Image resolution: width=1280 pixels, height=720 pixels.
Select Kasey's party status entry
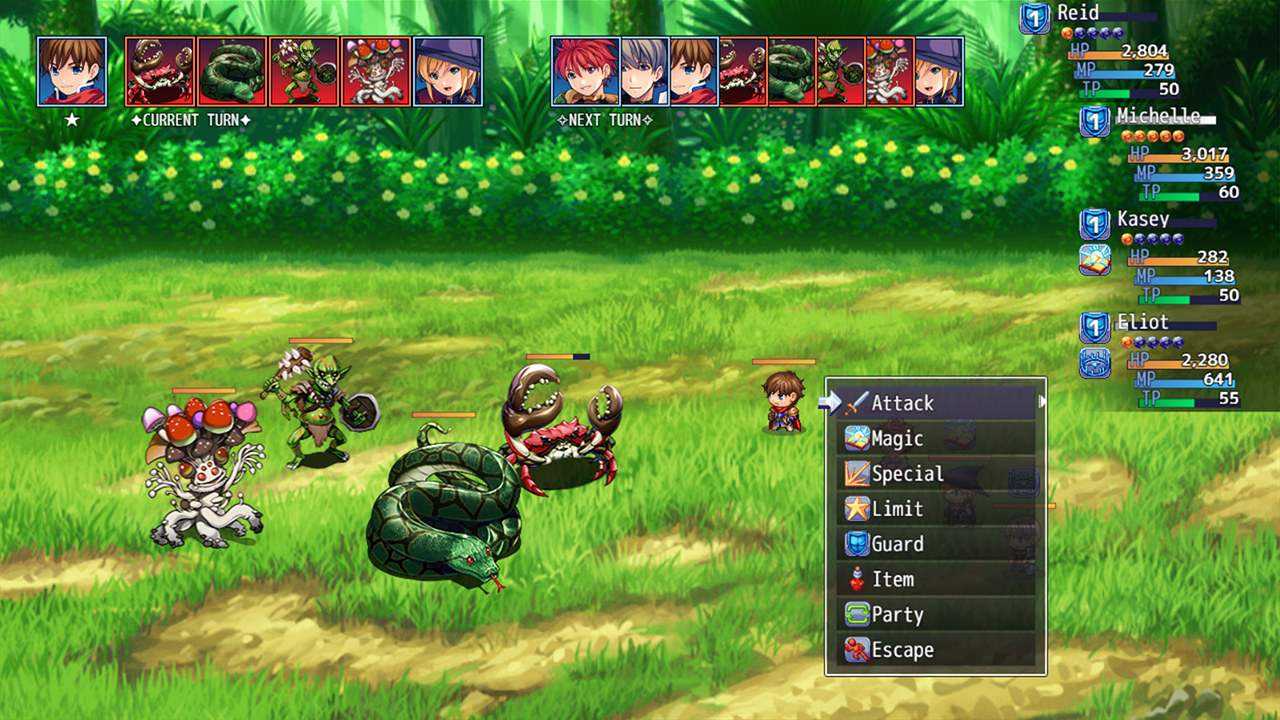[1160, 257]
